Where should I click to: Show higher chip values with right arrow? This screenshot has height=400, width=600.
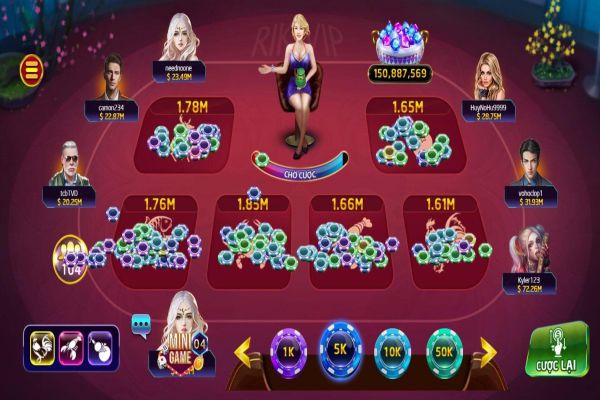point(488,351)
